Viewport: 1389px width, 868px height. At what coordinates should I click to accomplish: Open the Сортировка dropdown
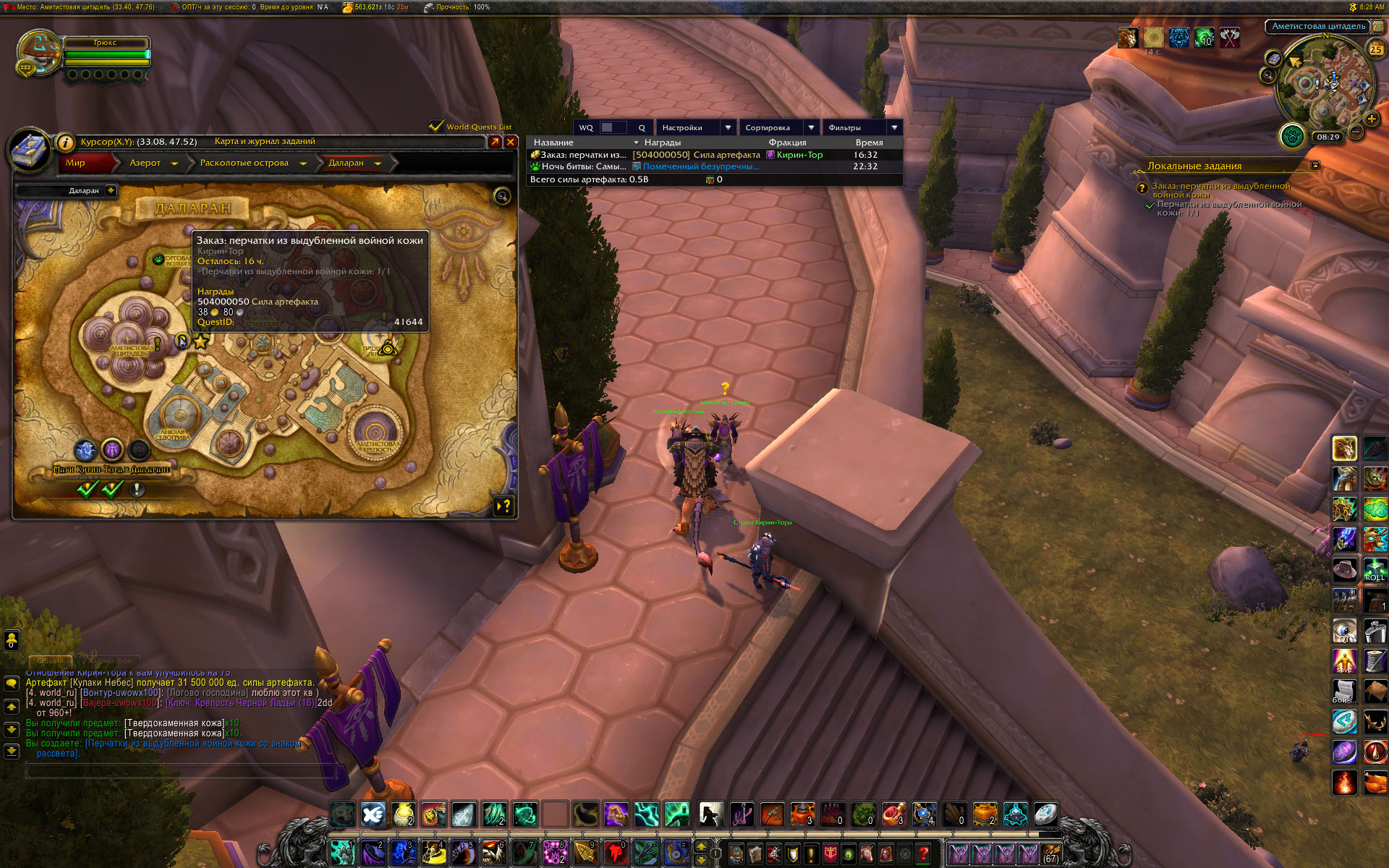[812, 127]
